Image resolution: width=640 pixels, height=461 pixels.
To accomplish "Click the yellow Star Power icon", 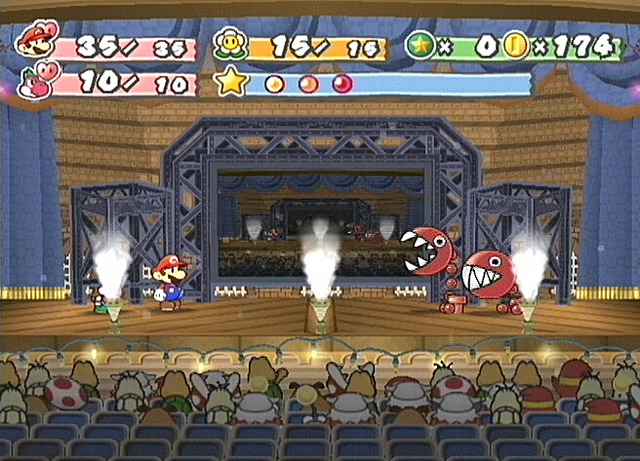I will click(x=231, y=82).
